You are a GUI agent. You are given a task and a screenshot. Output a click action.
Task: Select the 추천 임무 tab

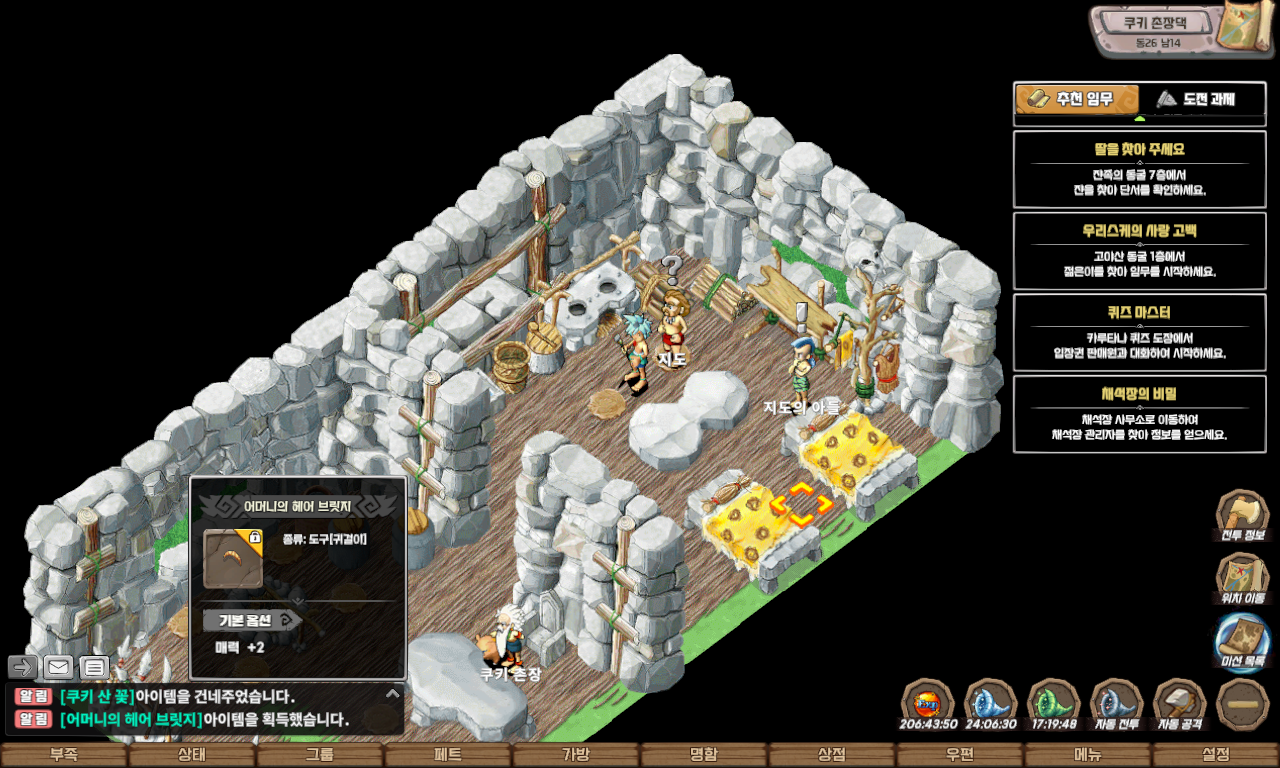tap(1077, 99)
